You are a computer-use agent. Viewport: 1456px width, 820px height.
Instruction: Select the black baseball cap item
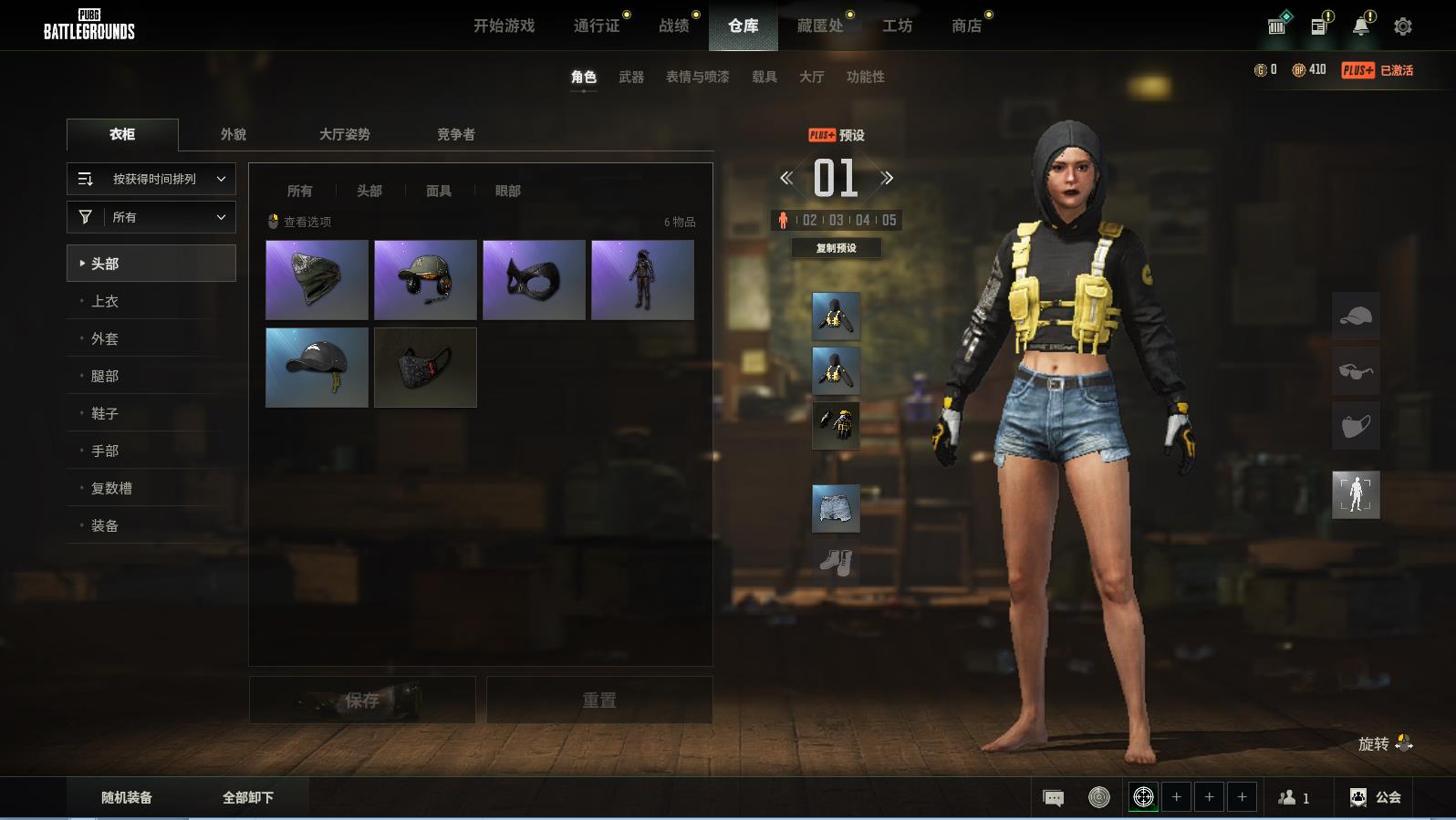tap(317, 367)
